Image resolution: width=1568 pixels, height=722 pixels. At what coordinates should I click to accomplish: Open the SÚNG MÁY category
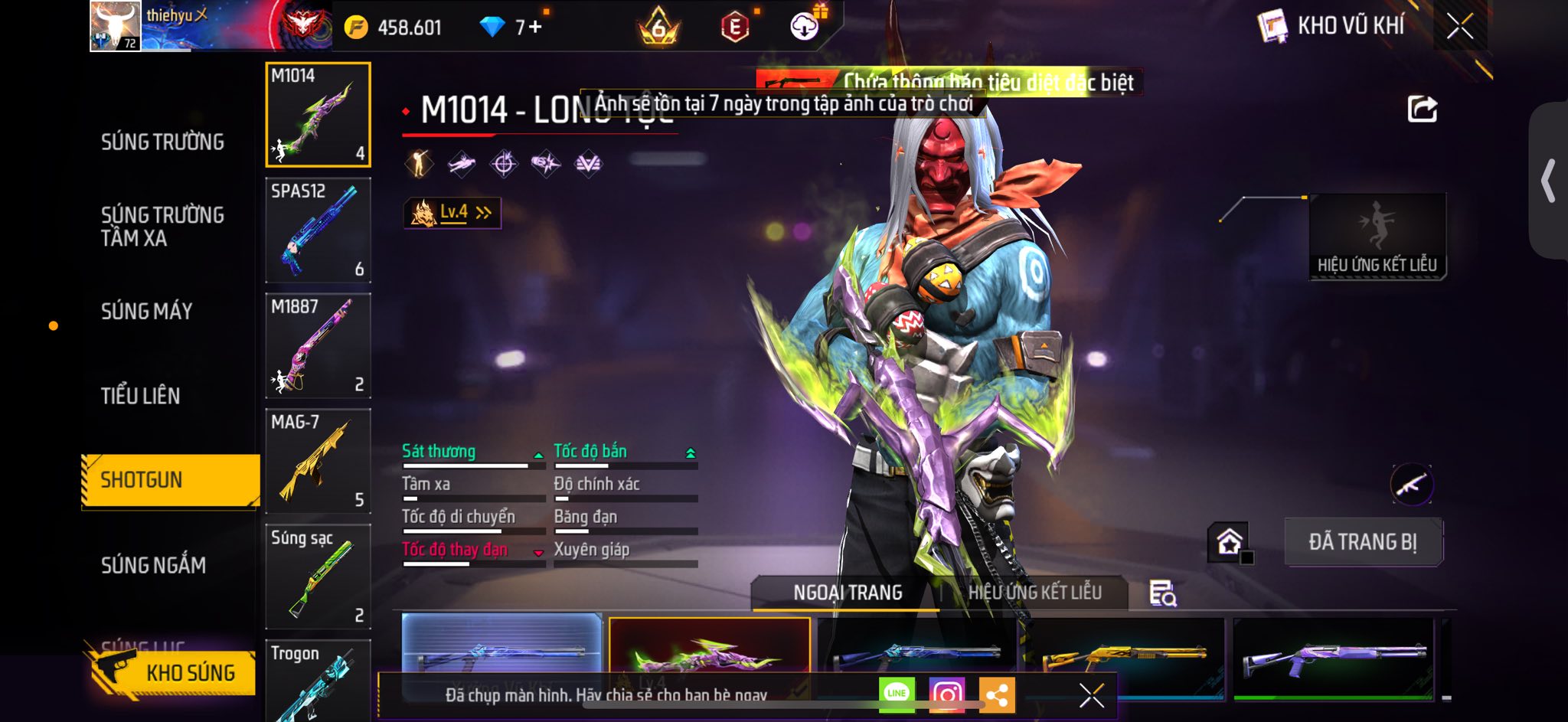(147, 311)
